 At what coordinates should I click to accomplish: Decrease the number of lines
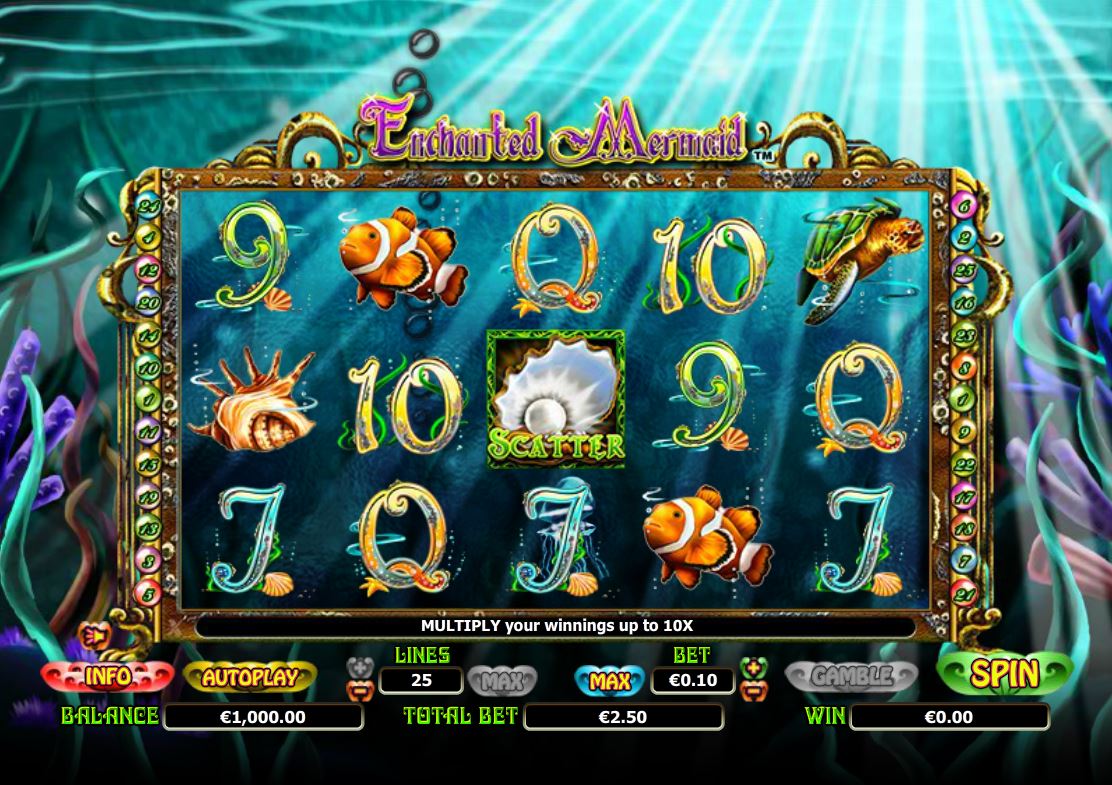pos(357,689)
